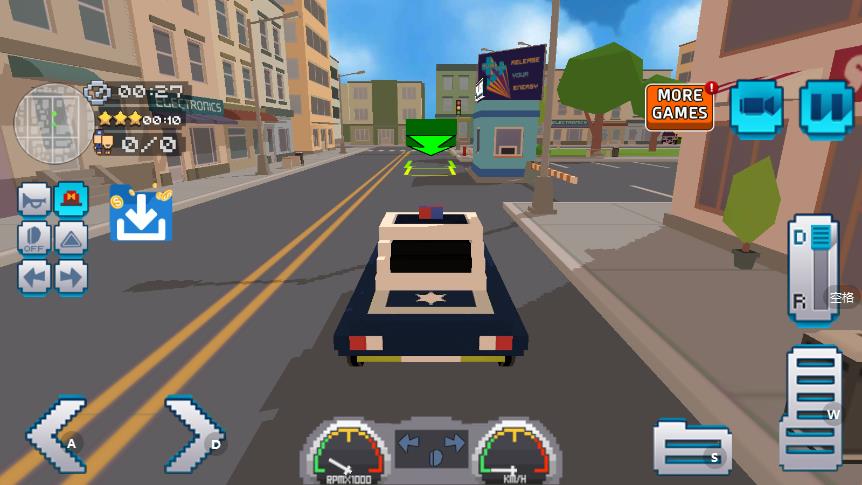The image size is (862, 485).
Task: Honk the horn button
Action: (x=35, y=200)
